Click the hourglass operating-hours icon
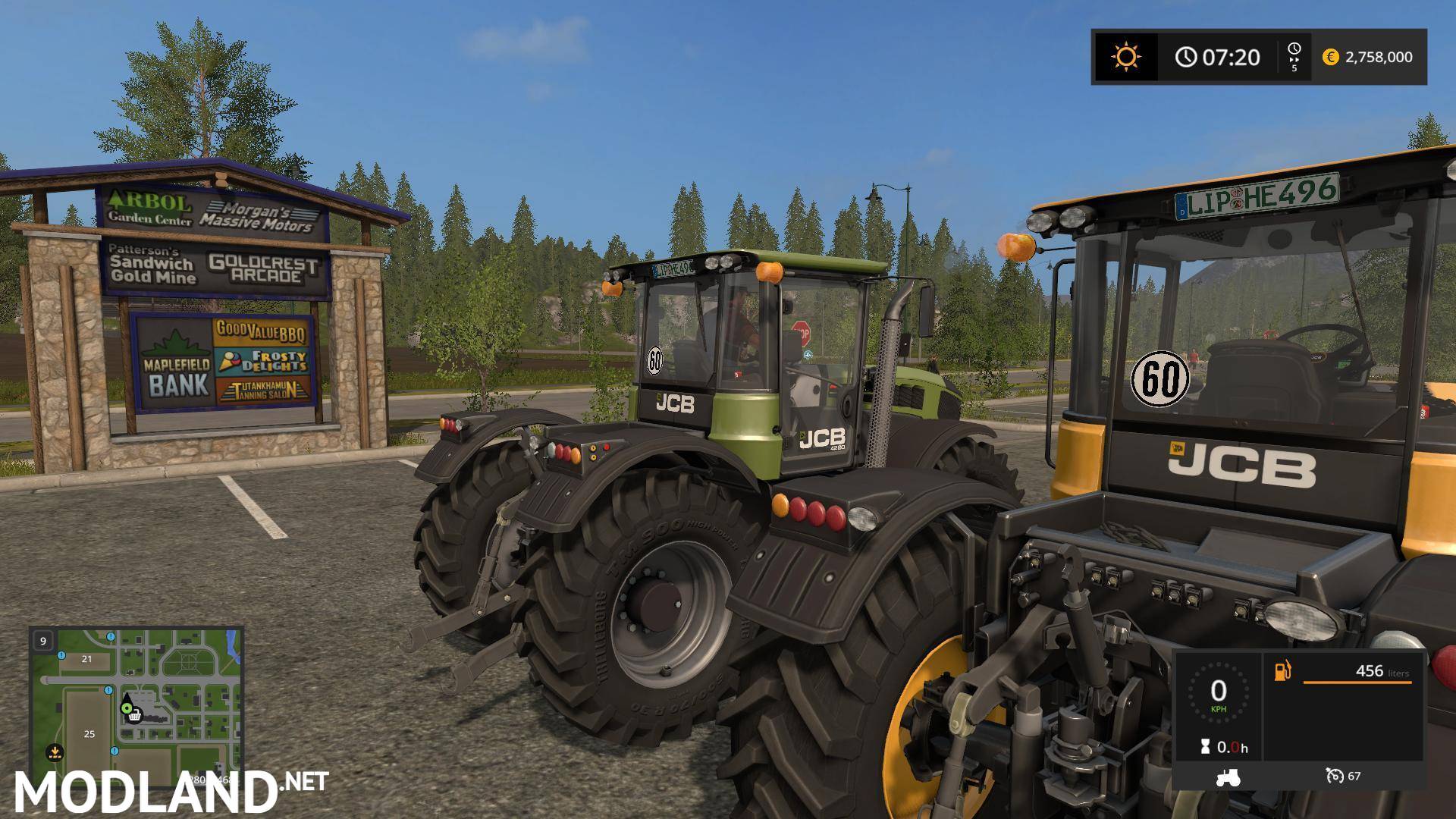 point(1205,746)
